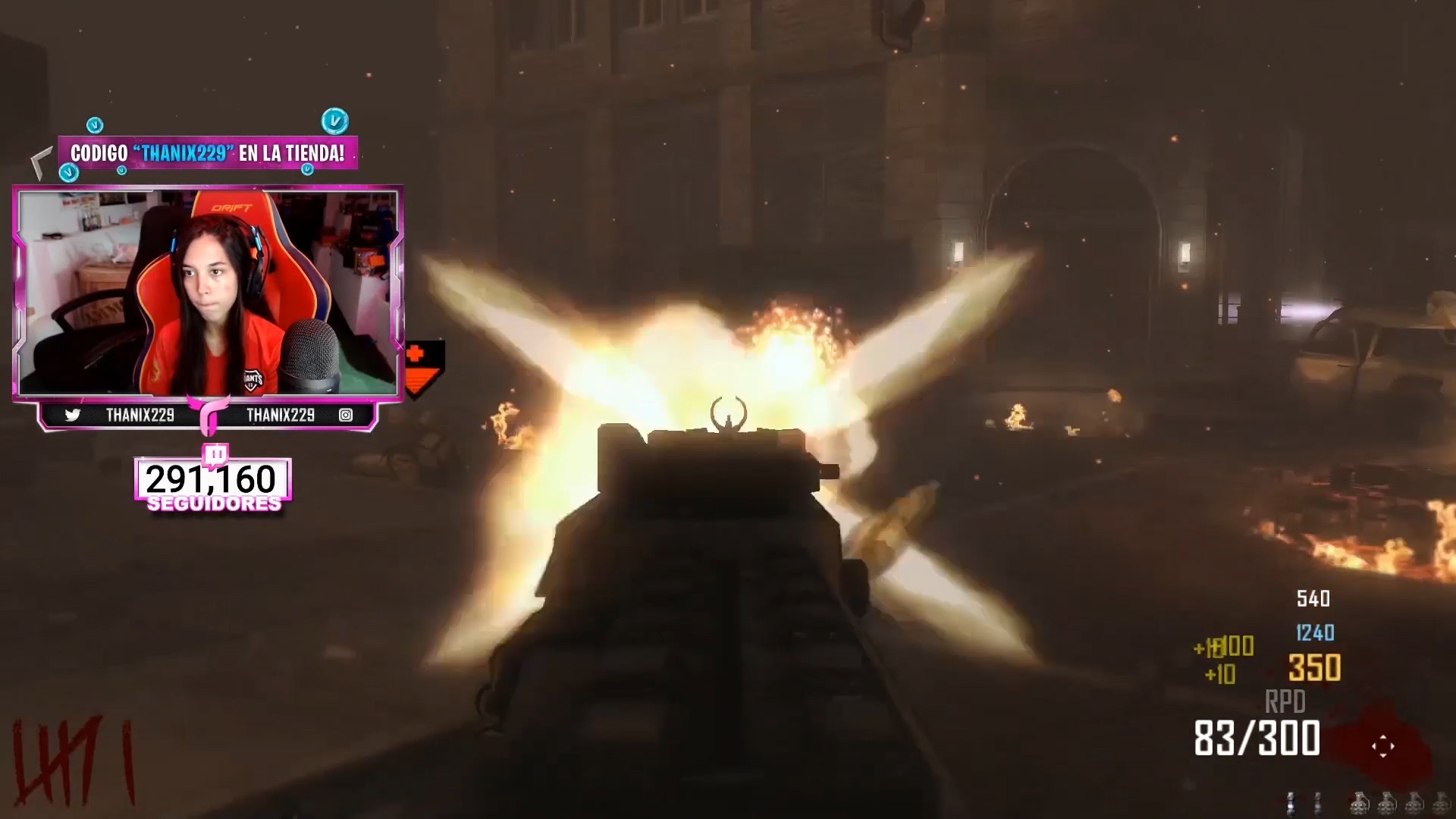Click the D-pad equipment indicator

1382,746
